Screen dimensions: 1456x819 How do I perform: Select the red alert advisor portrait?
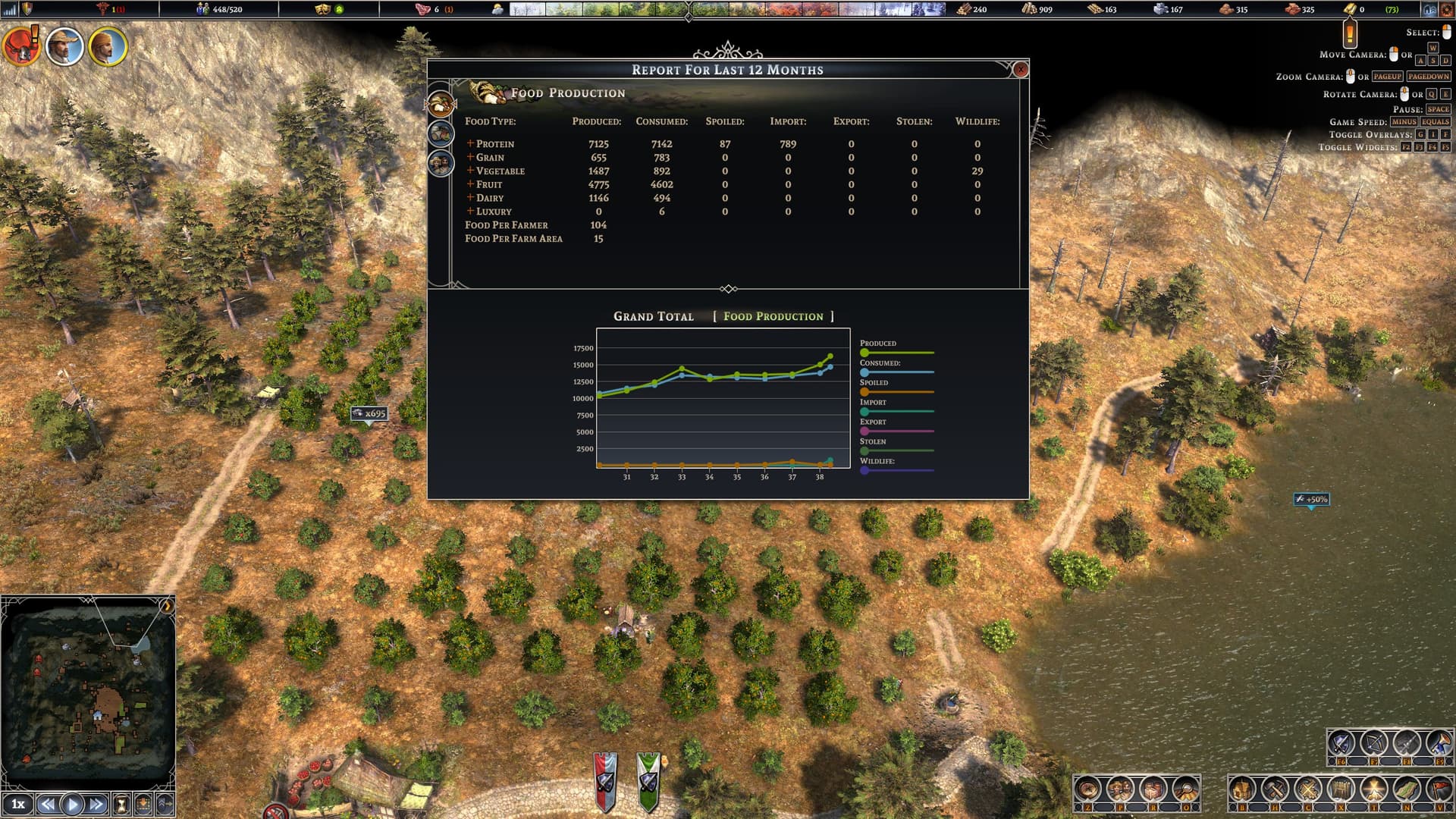click(21, 46)
